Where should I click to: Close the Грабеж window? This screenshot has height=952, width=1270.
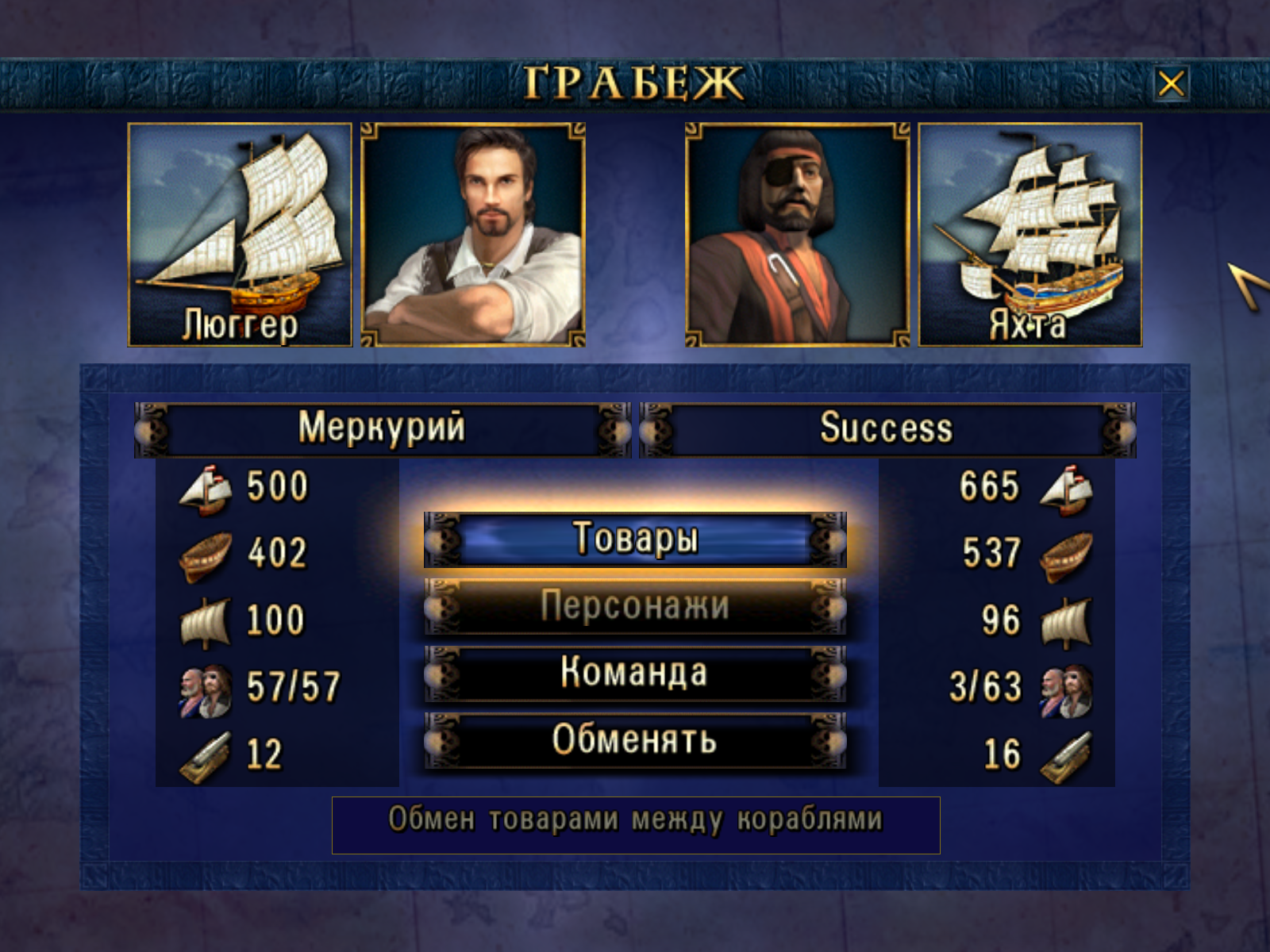coord(1171,83)
